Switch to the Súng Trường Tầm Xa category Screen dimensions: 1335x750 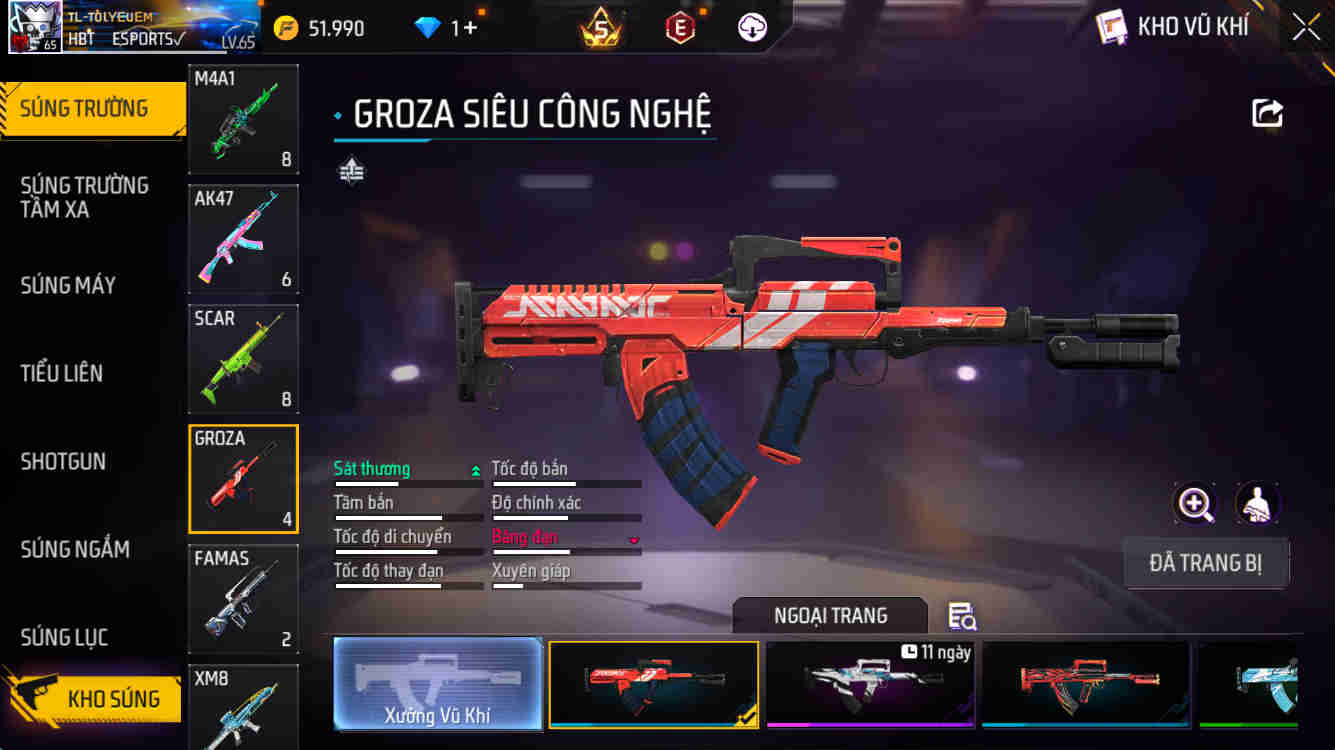point(85,197)
